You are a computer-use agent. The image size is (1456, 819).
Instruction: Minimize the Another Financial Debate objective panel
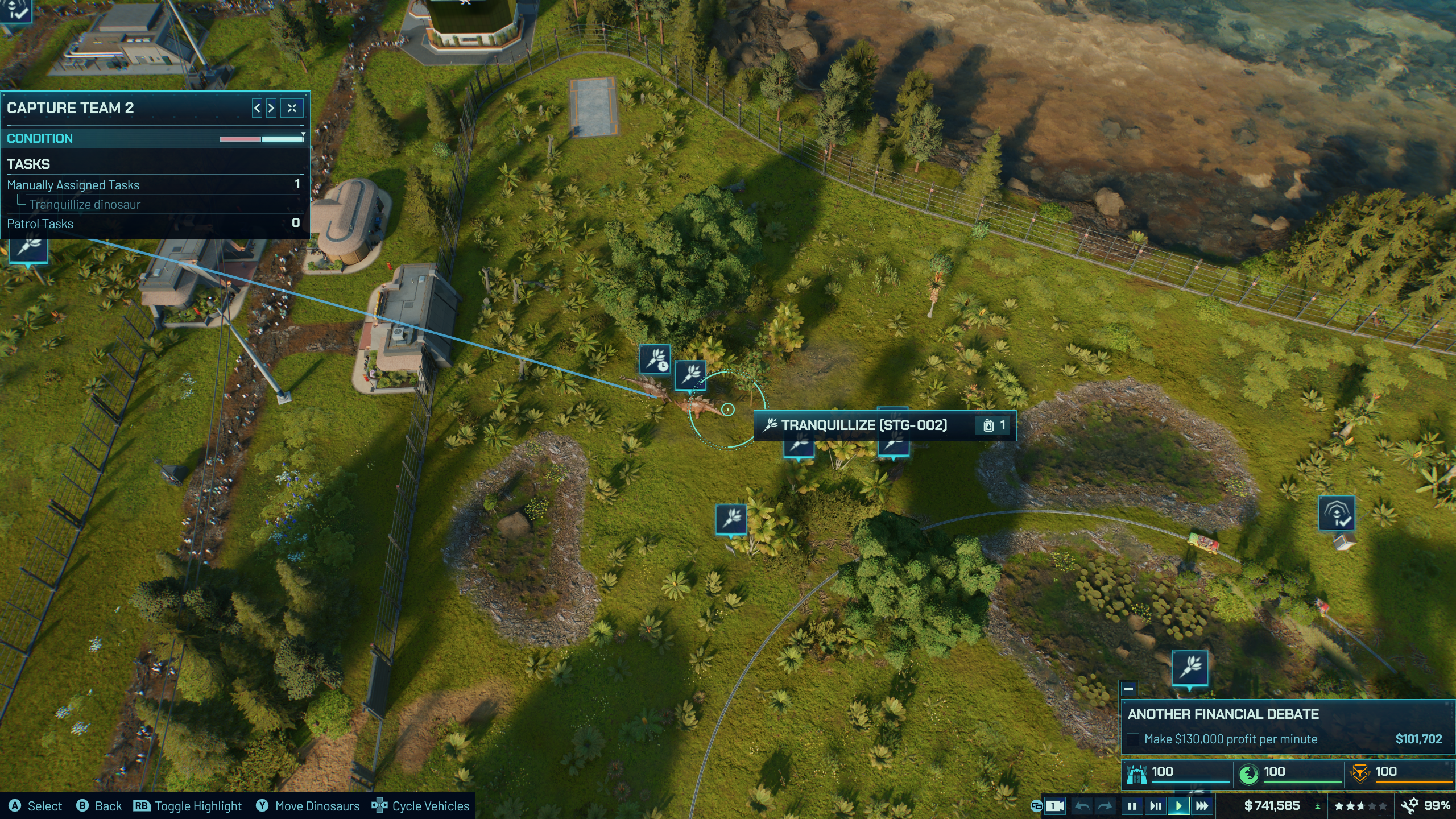(x=1129, y=689)
